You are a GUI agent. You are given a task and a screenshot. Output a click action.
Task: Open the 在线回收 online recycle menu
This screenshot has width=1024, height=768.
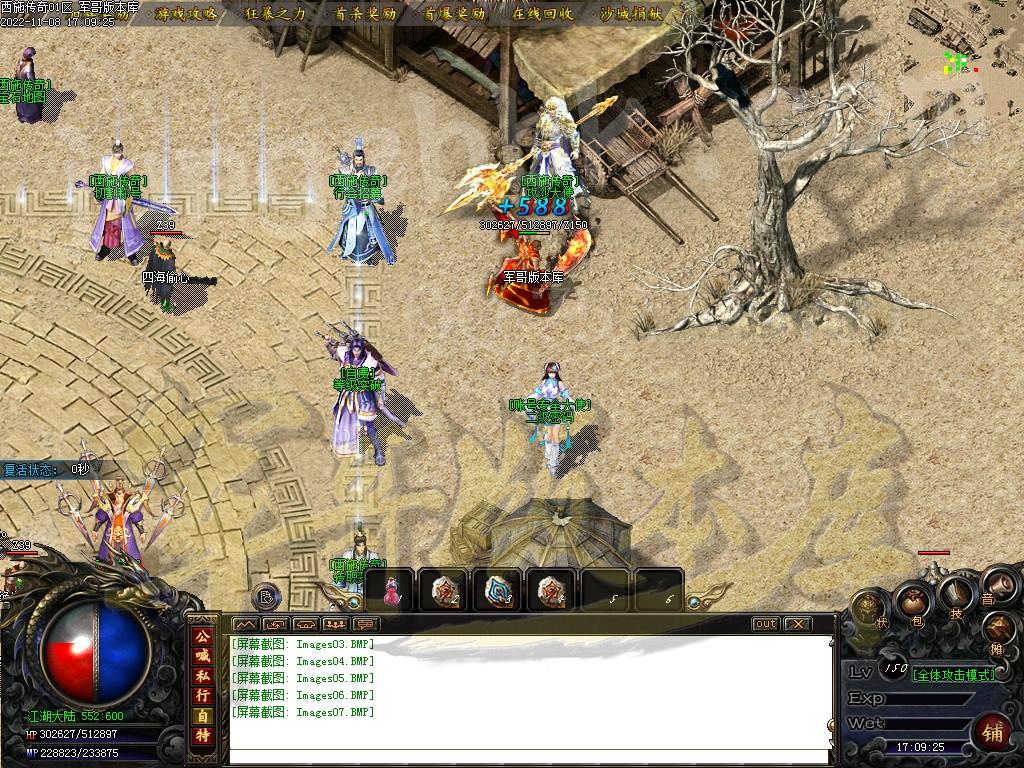[543, 14]
